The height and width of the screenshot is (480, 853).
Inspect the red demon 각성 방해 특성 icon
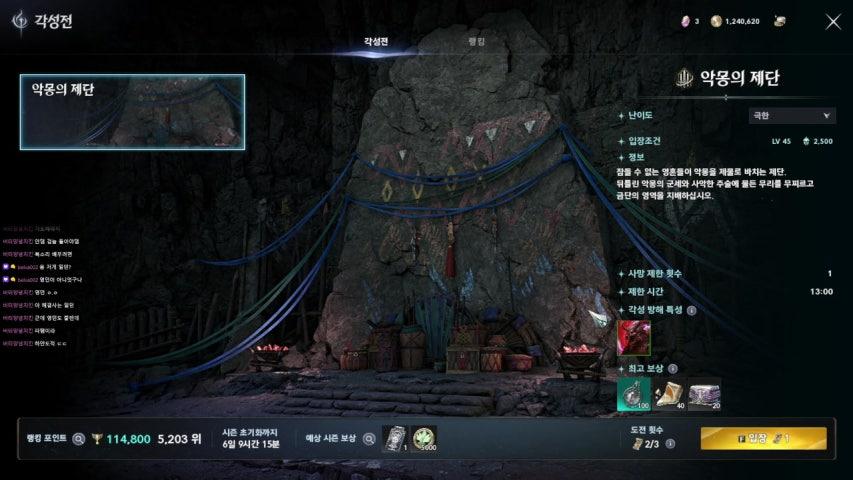(x=633, y=337)
